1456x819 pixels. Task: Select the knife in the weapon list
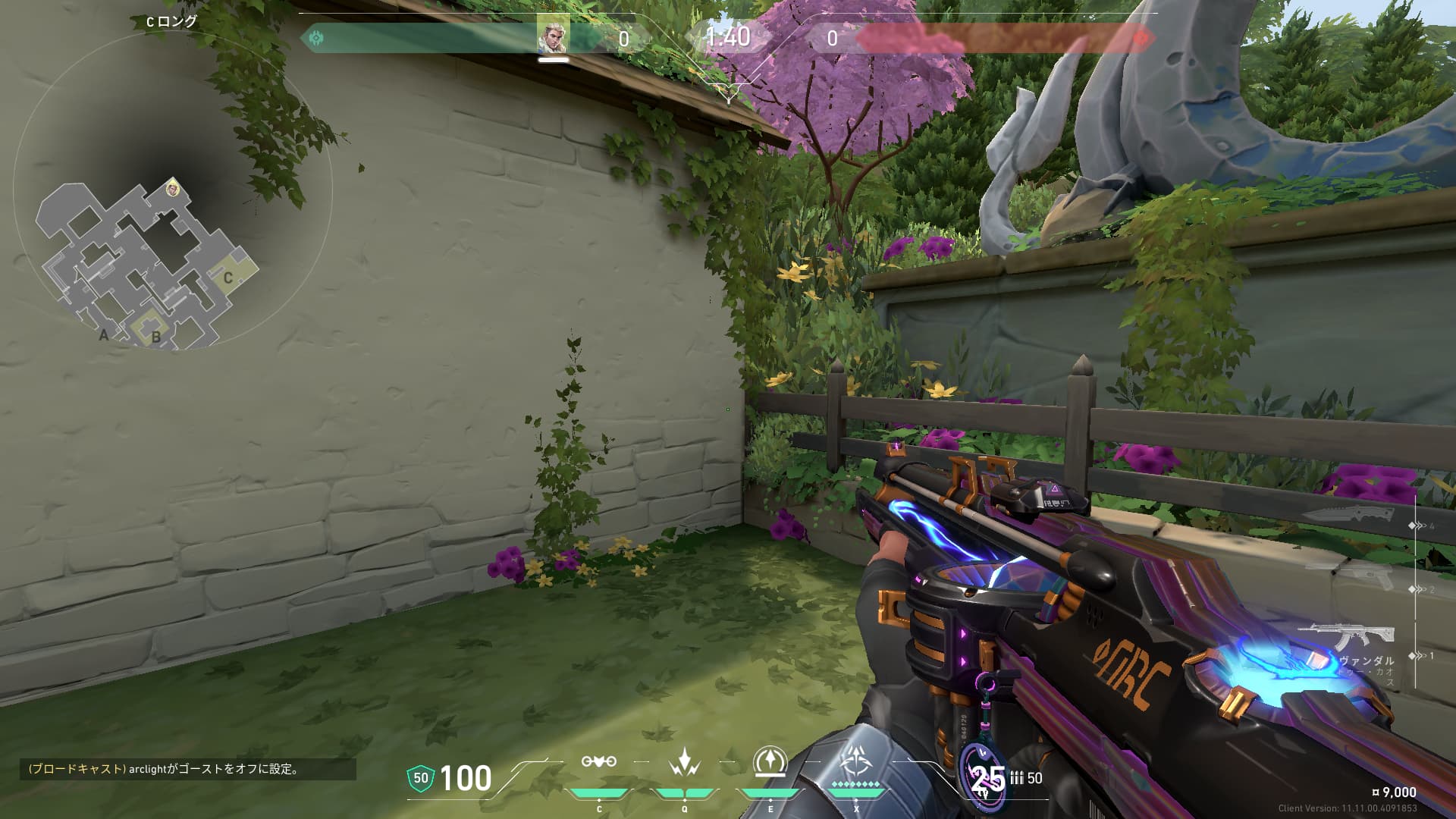pos(1348,515)
